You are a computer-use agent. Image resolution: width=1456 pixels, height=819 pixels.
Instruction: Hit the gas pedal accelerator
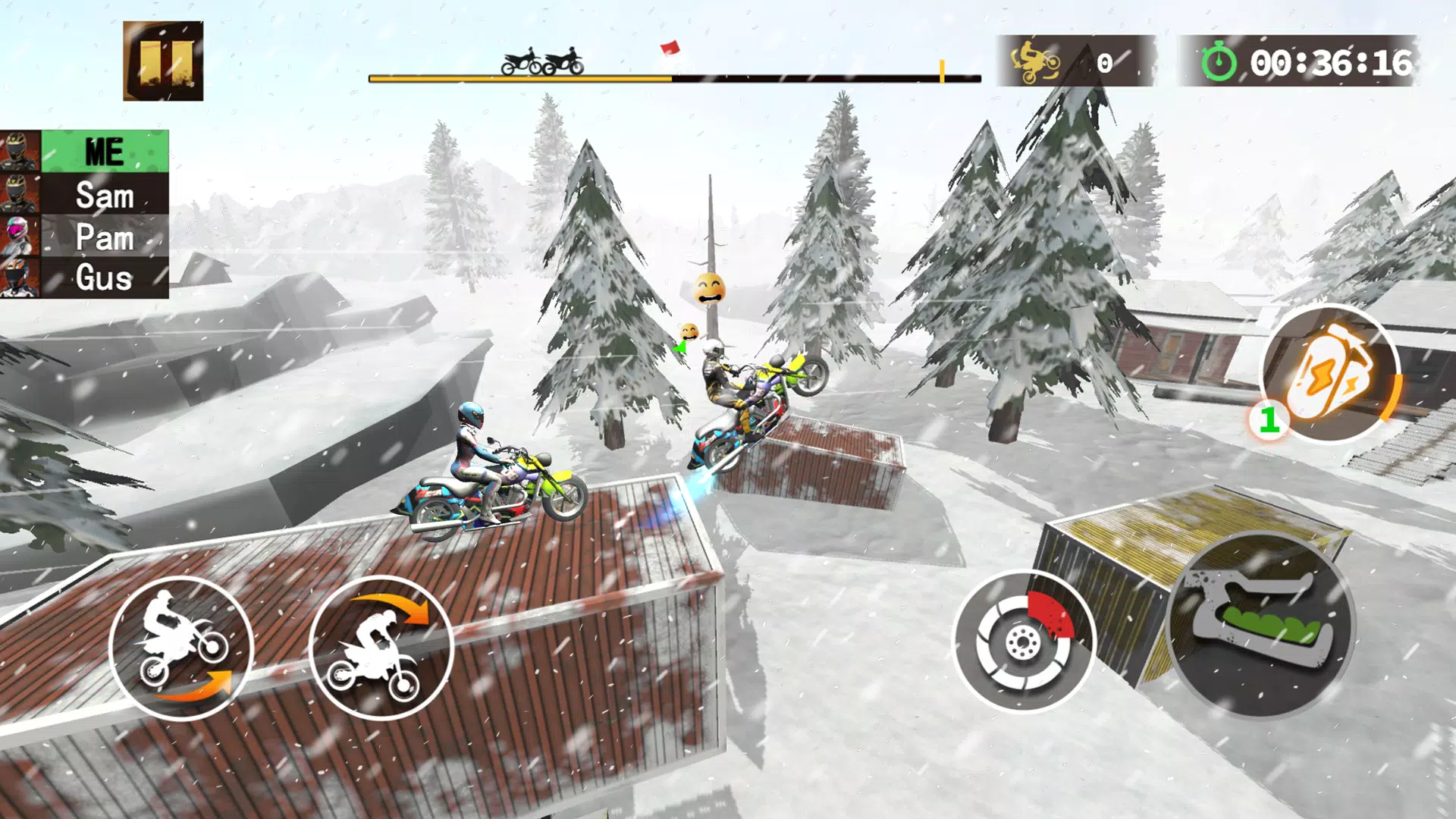pyautogui.click(x=1260, y=625)
